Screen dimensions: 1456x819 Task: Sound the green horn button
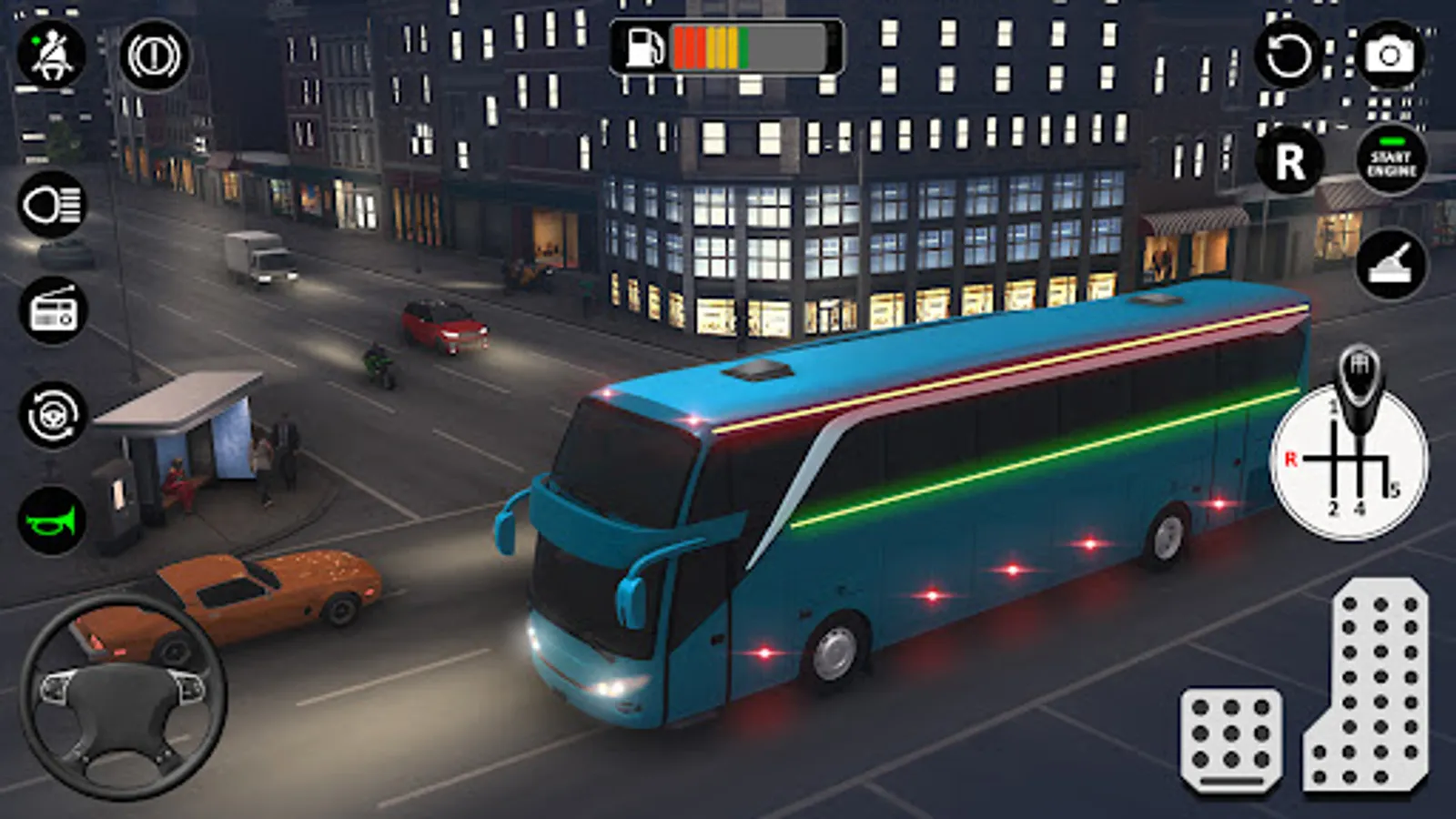(x=52, y=521)
